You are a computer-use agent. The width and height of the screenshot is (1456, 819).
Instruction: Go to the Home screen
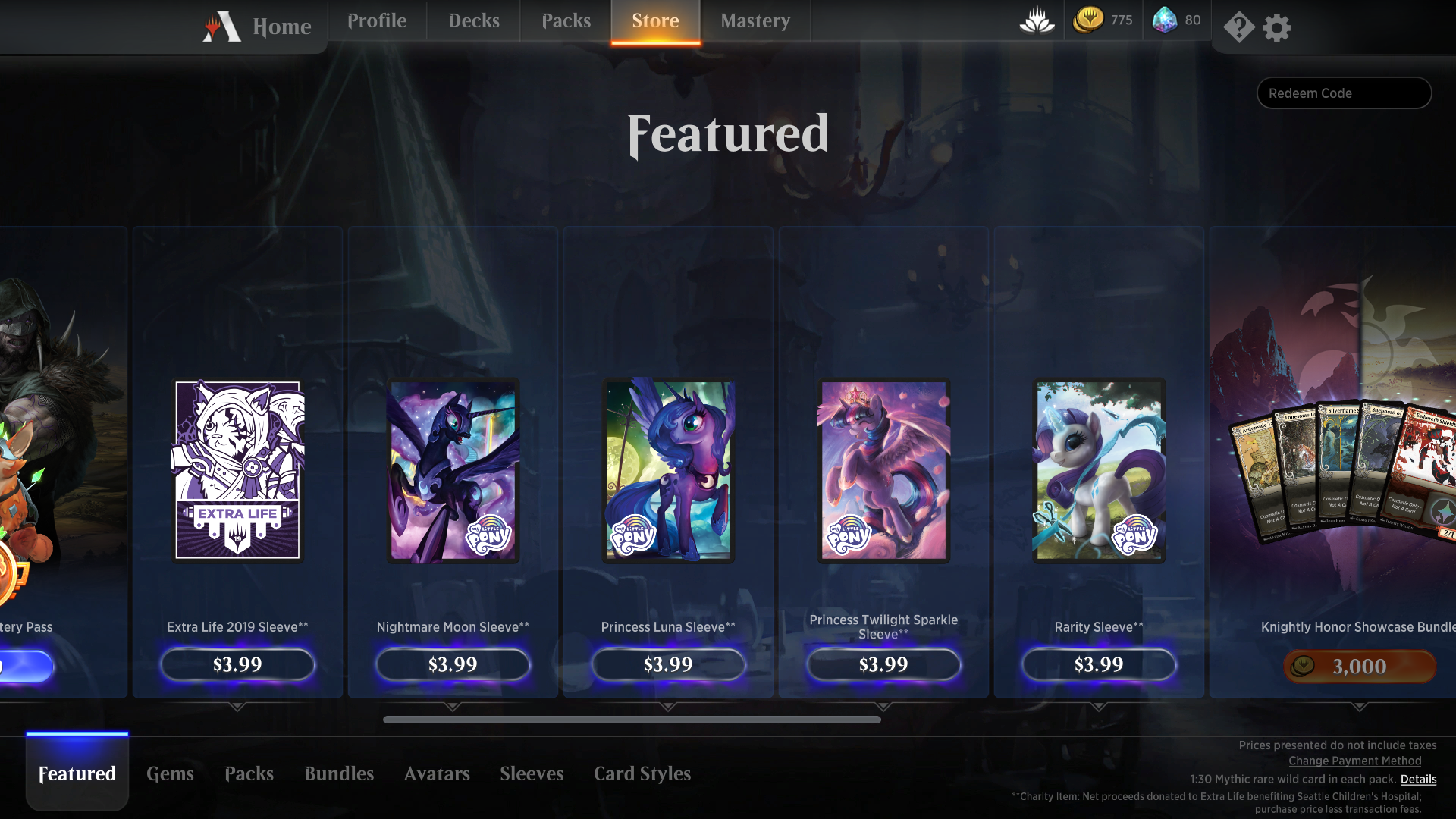pos(281,27)
